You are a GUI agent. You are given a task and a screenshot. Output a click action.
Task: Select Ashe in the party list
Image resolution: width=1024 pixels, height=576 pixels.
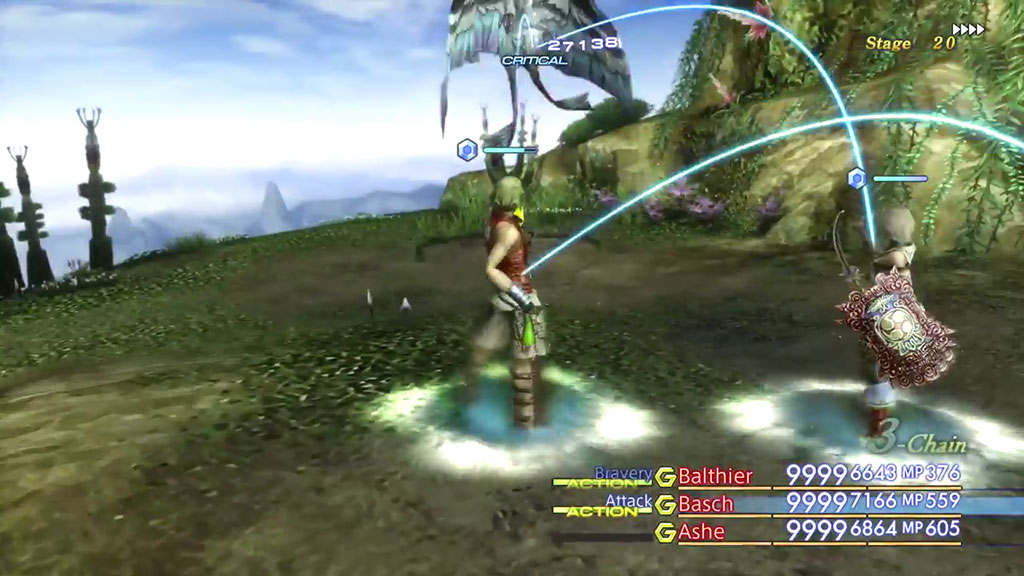click(702, 532)
